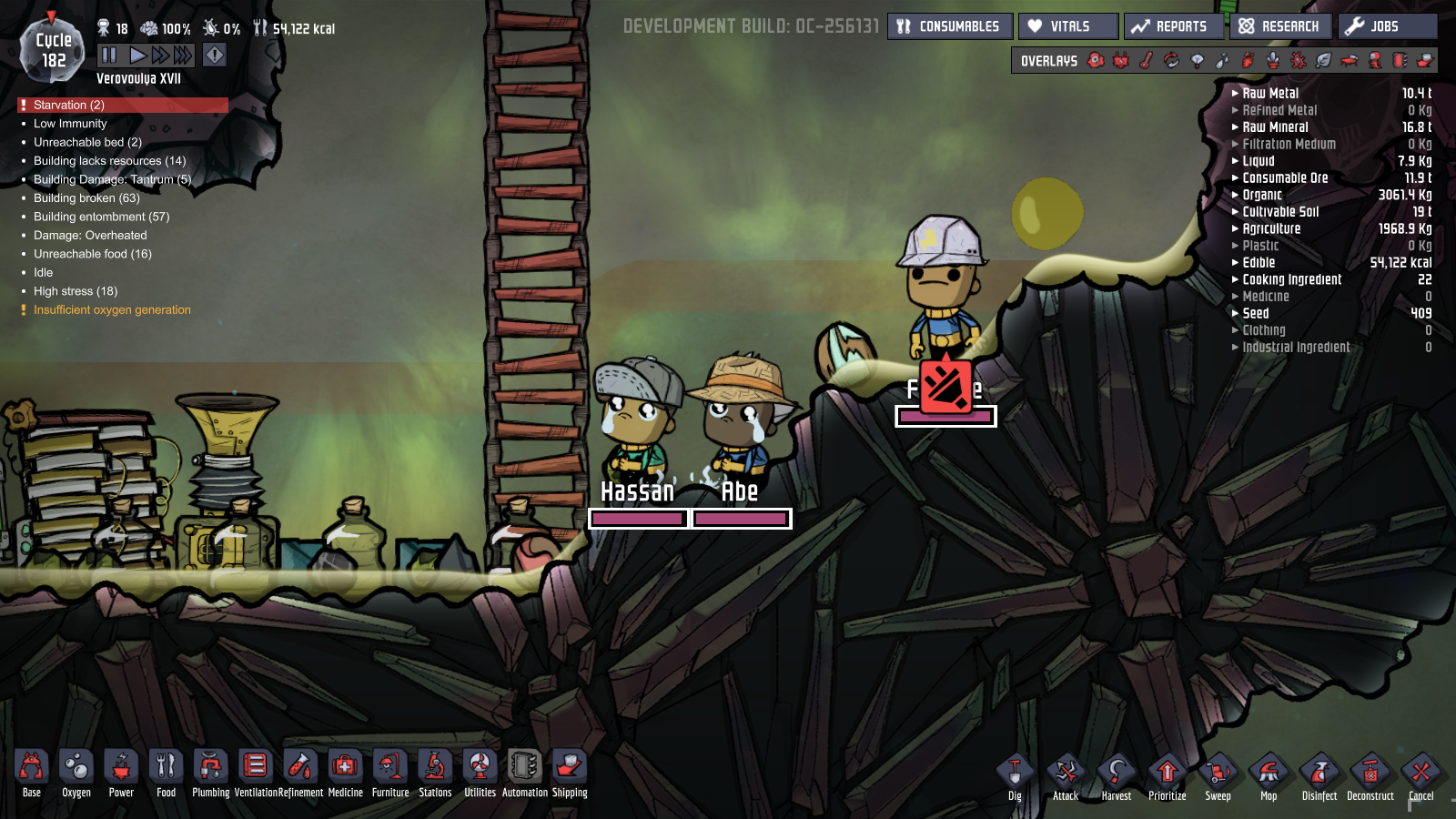Viewport: 1456px width, 819px height.
Task: Open the Jobs management screen
Action: pos(1387,26)
